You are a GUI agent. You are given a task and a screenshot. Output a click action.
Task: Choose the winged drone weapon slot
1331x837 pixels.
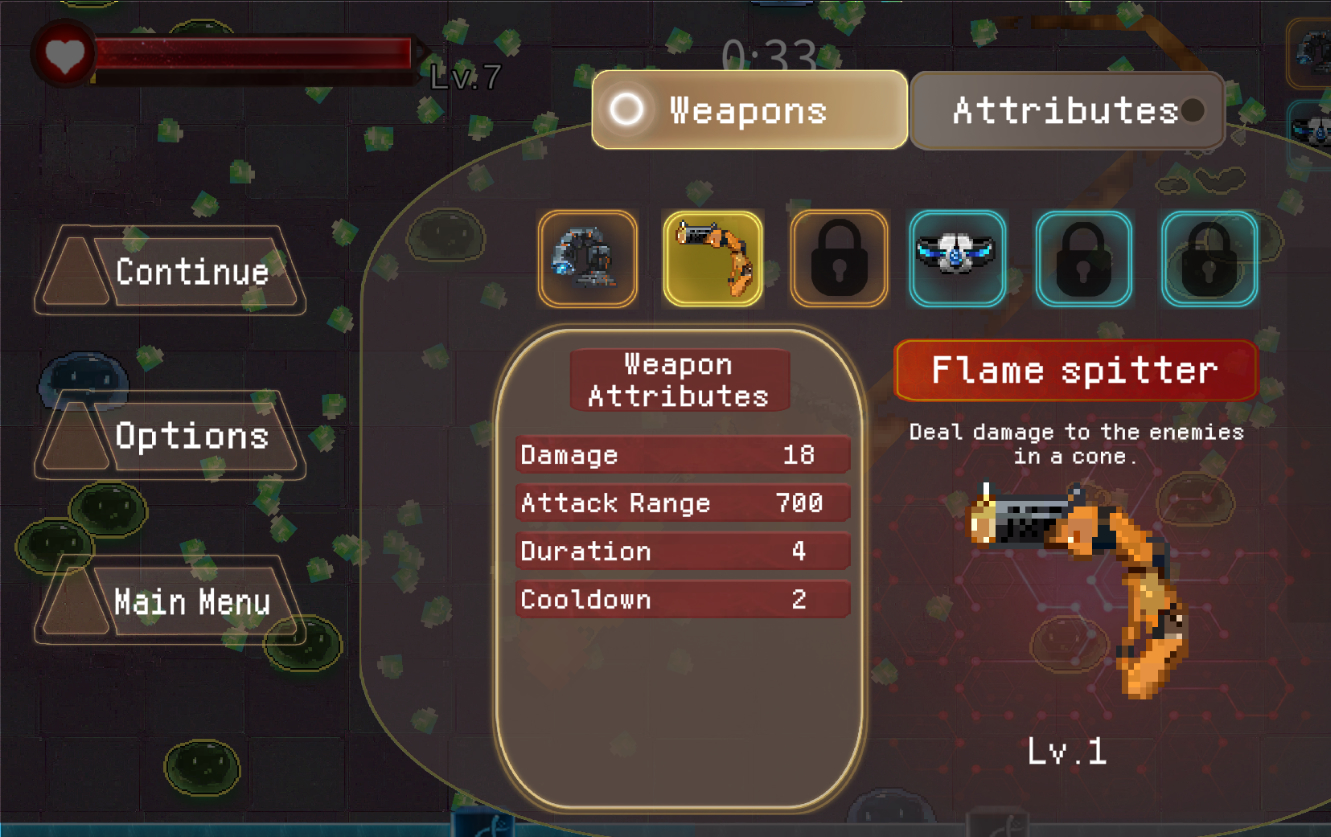(957, 258)
